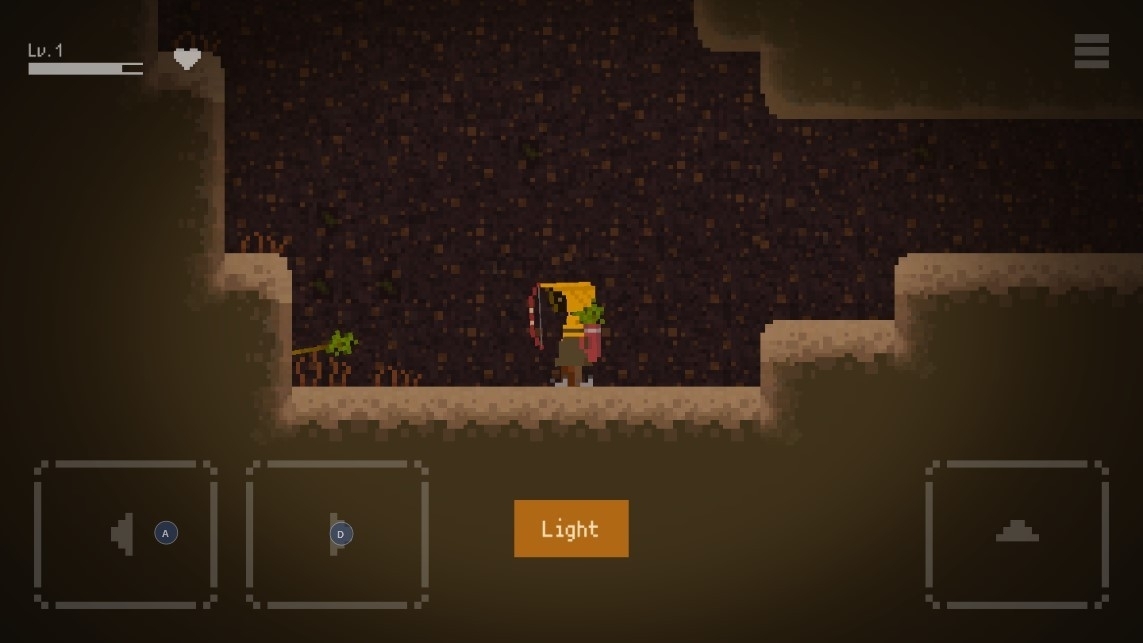The image size is (1143, 643).
Task: Tap the move left arrow pad
Action: click(126, 534)
